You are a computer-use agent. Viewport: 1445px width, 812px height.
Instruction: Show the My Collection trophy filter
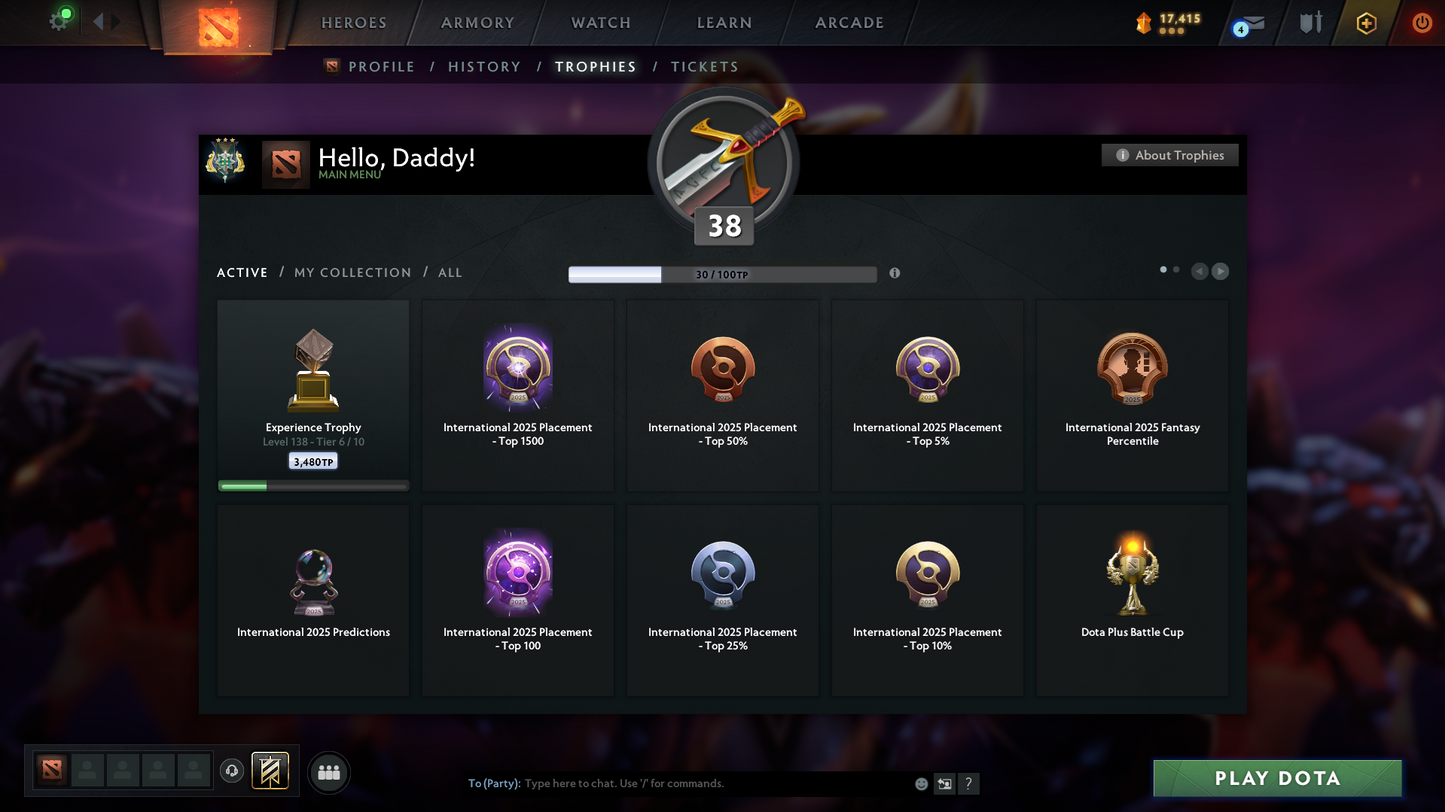(352, 273)
